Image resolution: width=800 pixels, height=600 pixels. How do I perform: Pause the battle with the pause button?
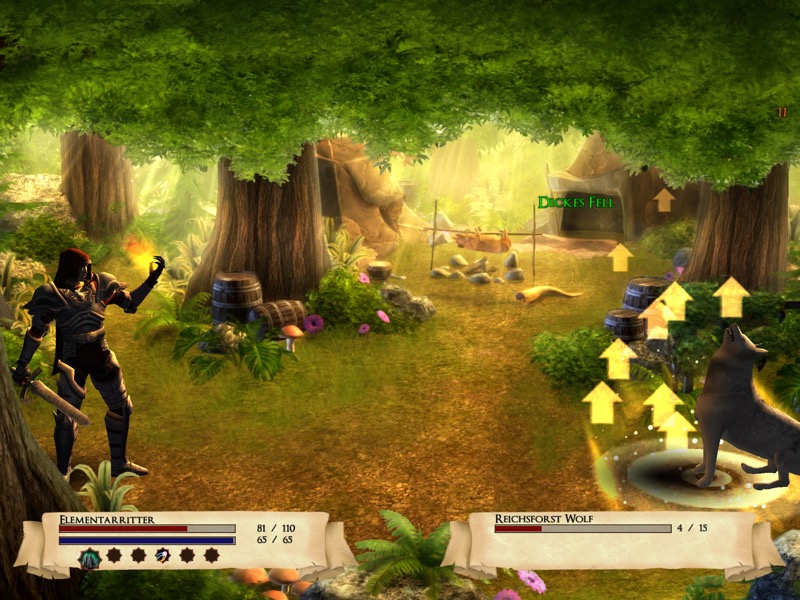pyautogui.click(x=782, y=113)
